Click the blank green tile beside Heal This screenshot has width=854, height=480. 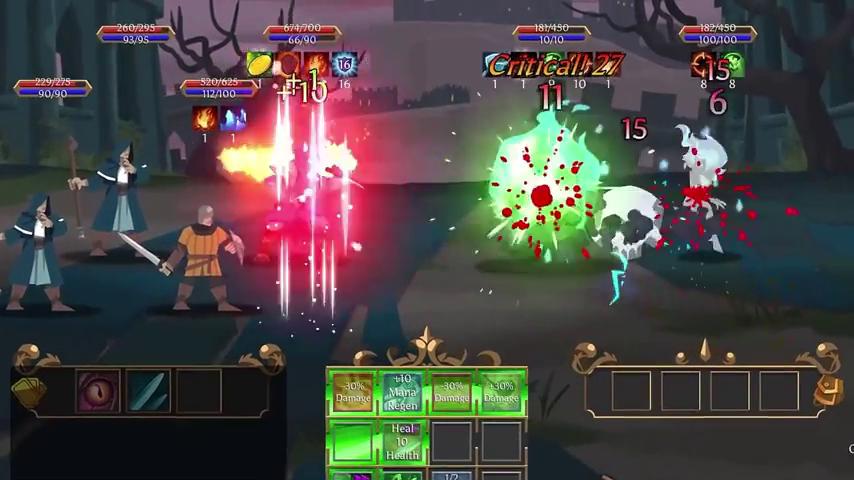point(352,442)
